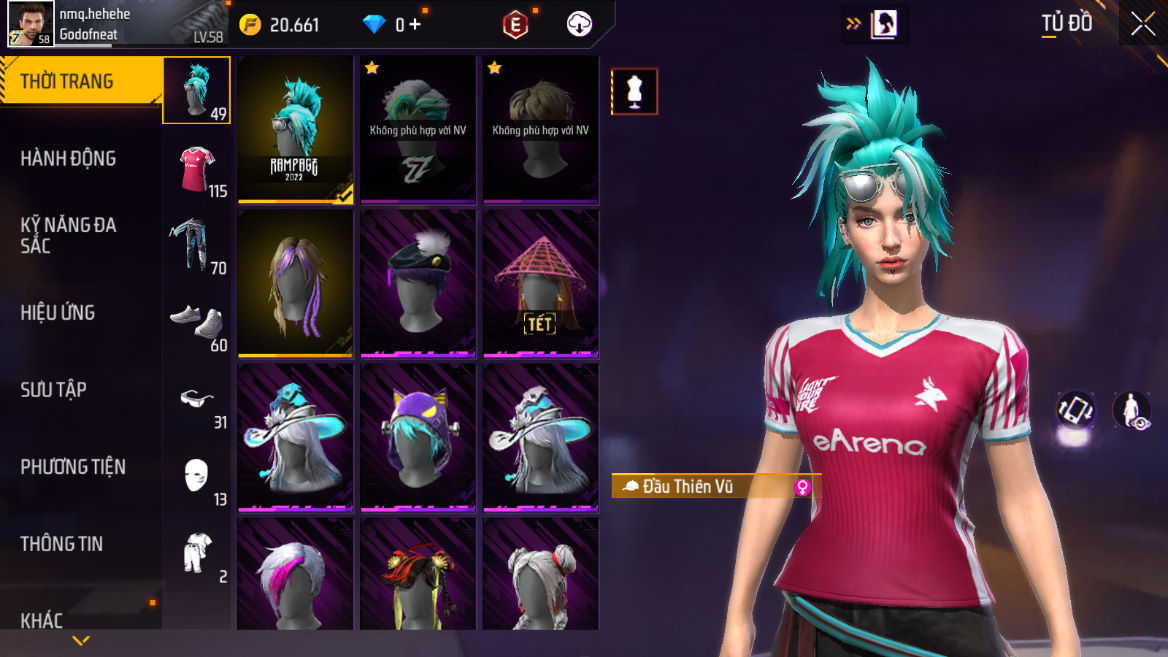The image size is (1168, 657).
Task: Open the diamond top-up plus button
Action: (x=415, y=25)
